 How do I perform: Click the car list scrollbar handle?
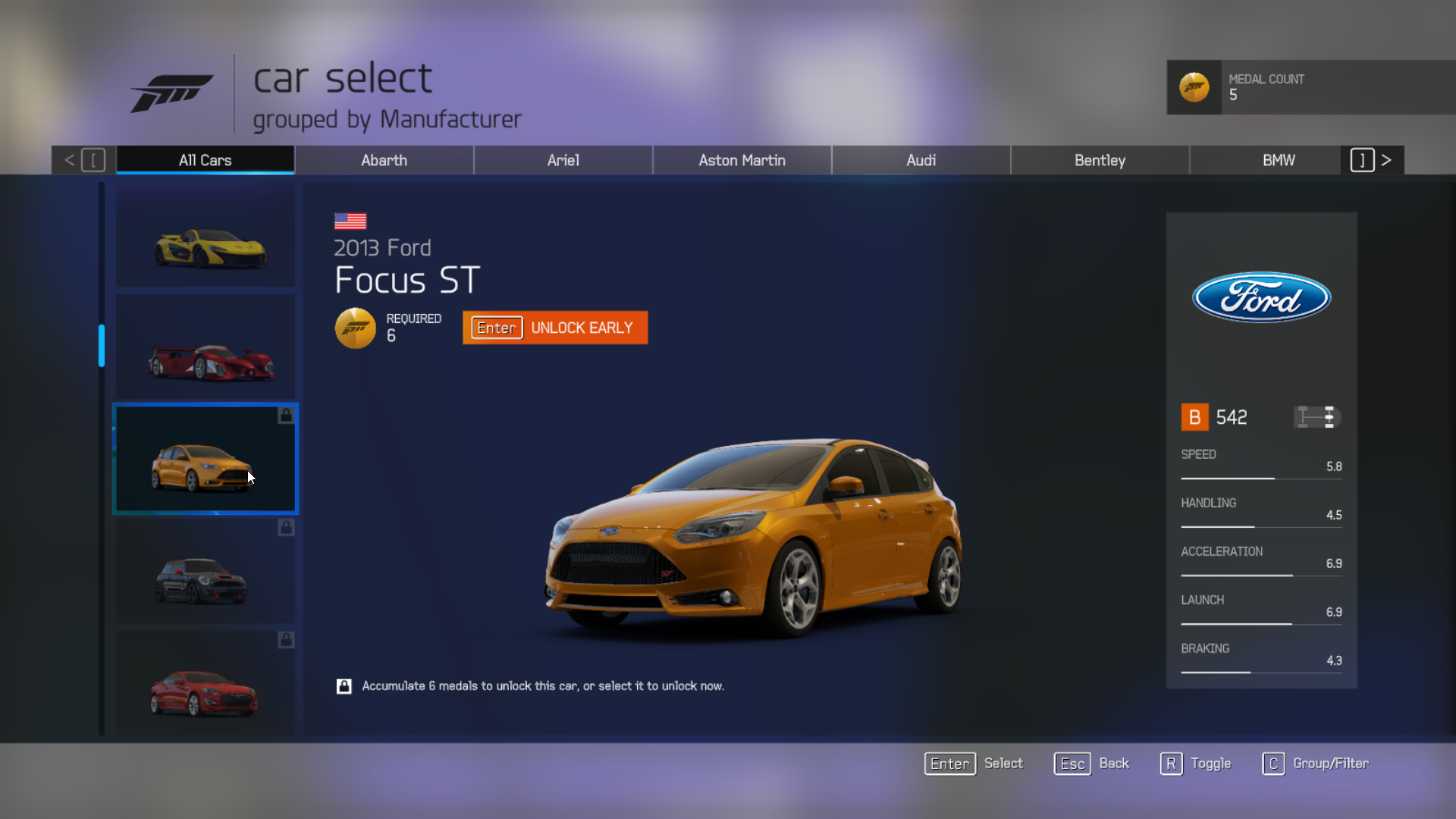click(x=102, y=346)
